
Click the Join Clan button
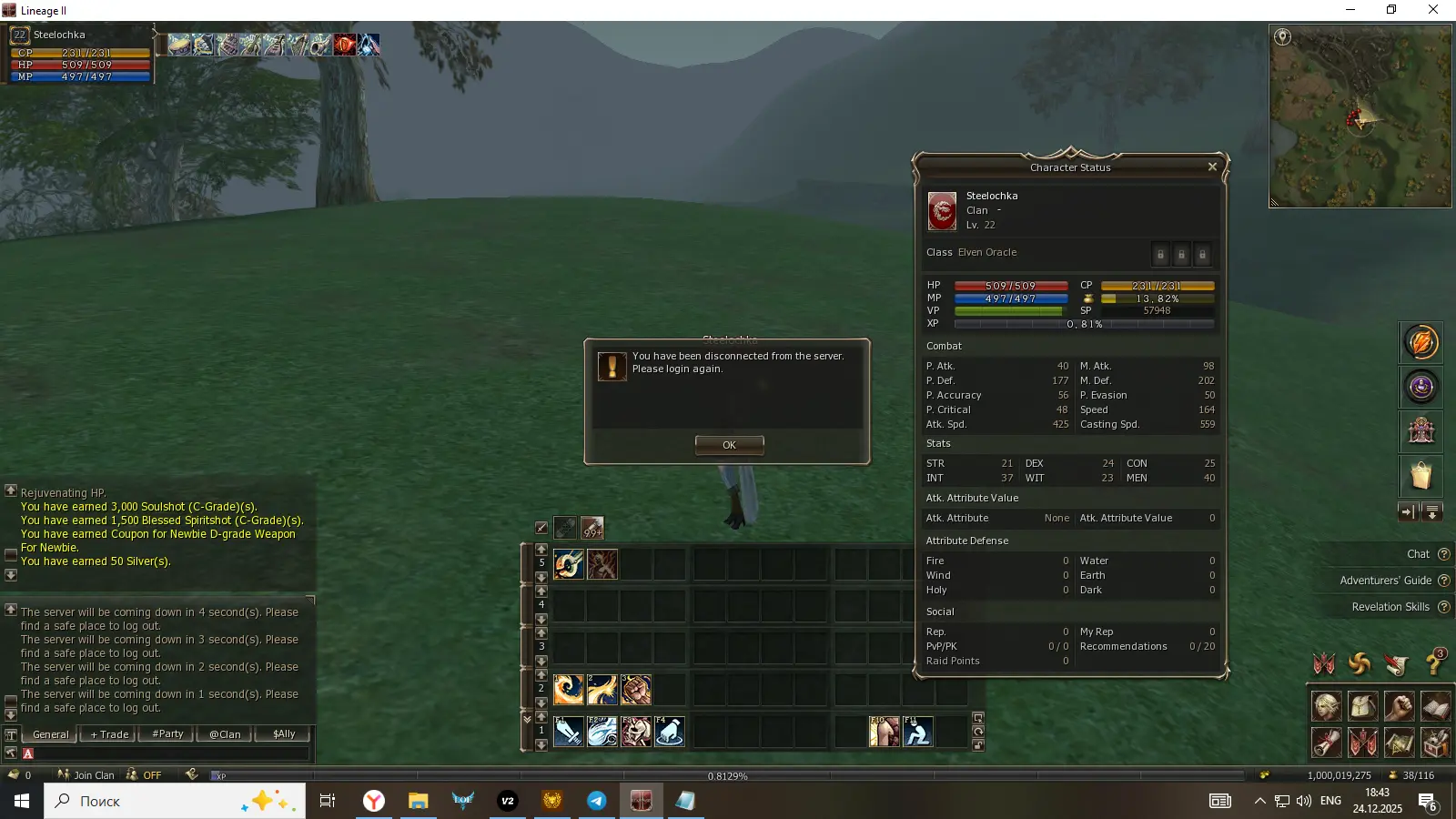point(86,775)
